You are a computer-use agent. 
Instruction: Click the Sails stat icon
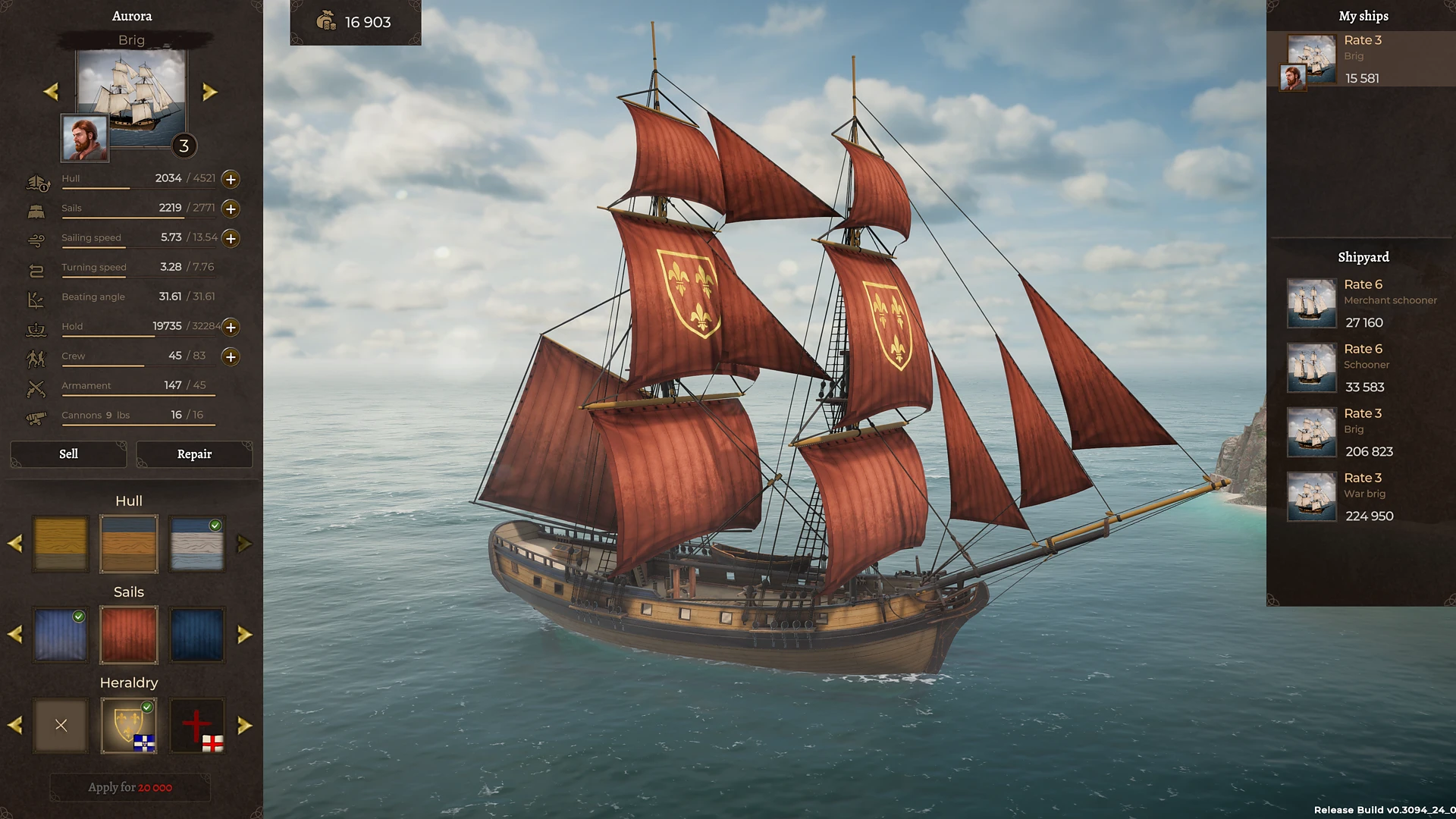click(36, 209)
